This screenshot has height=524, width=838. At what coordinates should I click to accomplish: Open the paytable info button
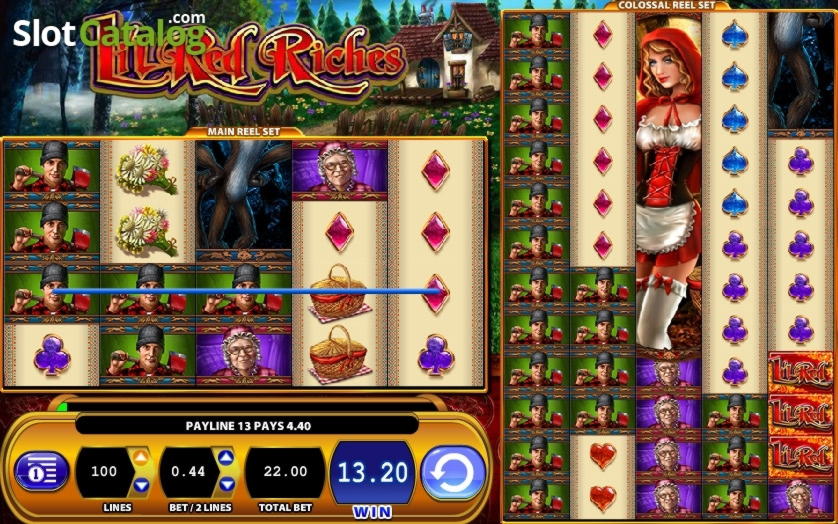click(x=41, y=471)
